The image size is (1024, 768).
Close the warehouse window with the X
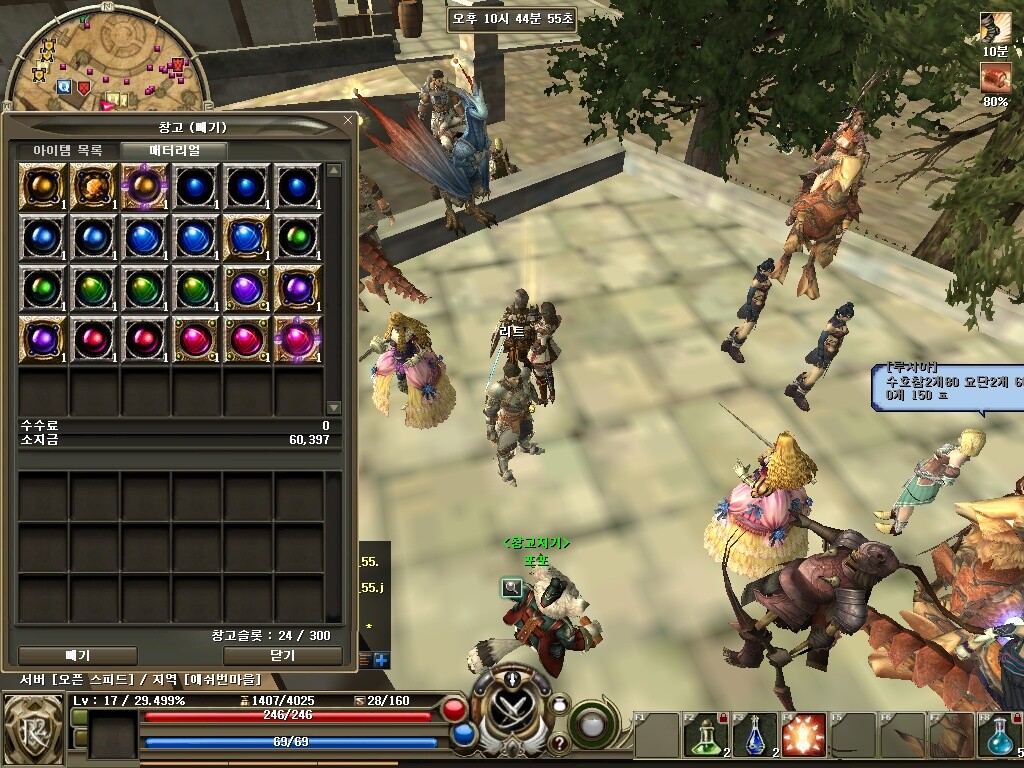348,121
